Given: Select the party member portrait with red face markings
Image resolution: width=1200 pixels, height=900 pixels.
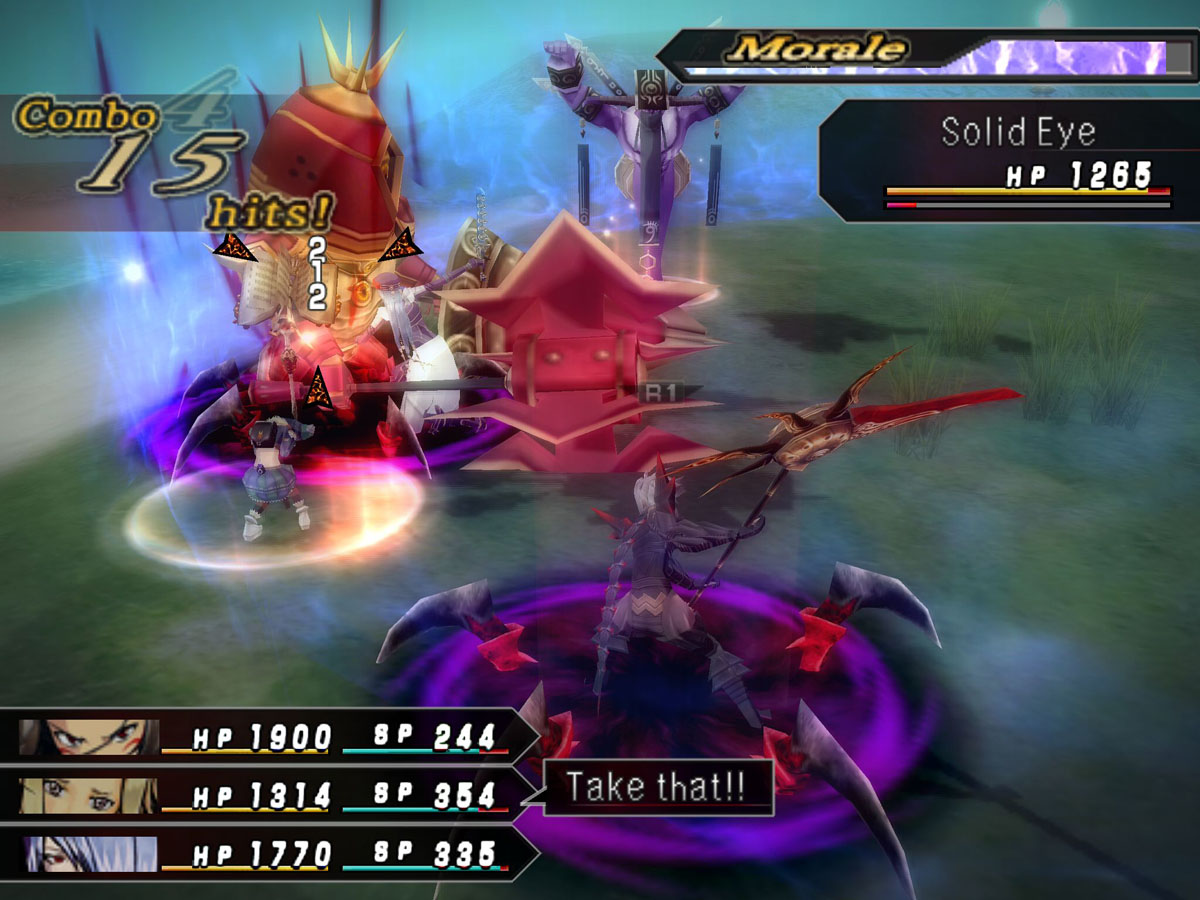Looking at the screenshot, I should click(x=89, y=737).
